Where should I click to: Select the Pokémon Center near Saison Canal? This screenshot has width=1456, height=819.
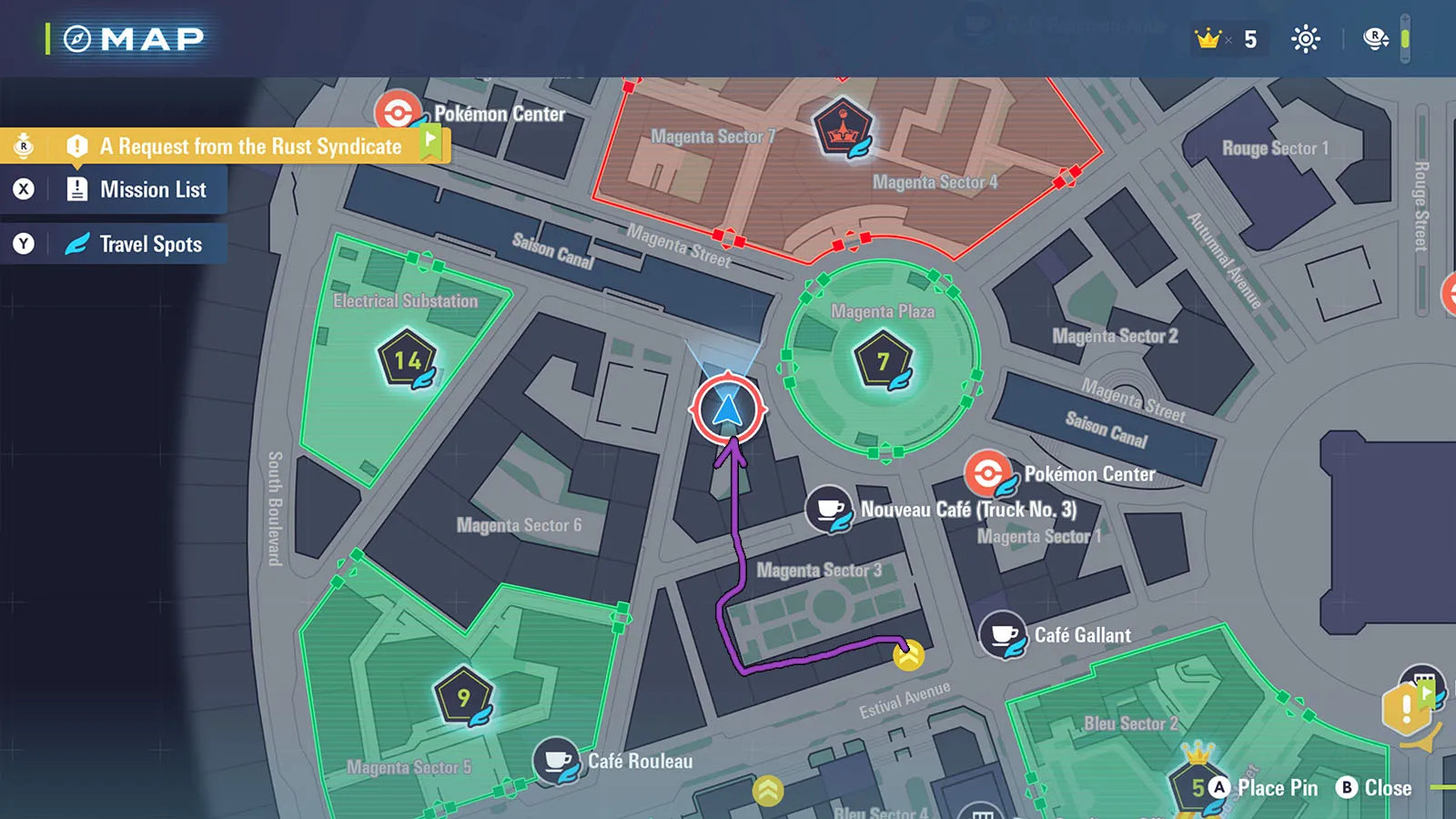pyautogui.click(x=988, y=473)
